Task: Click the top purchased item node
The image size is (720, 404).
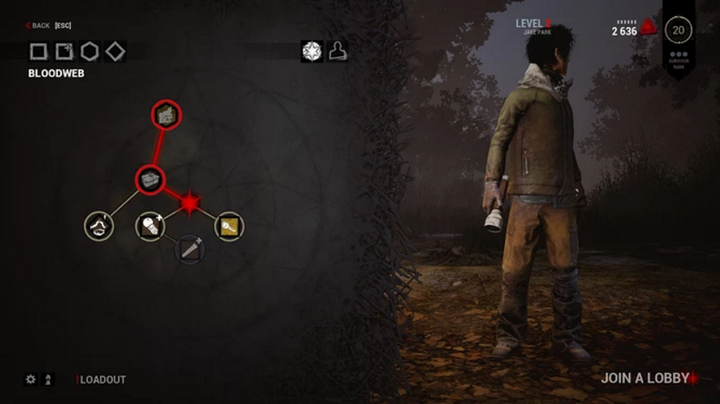Action: [165, 115]
